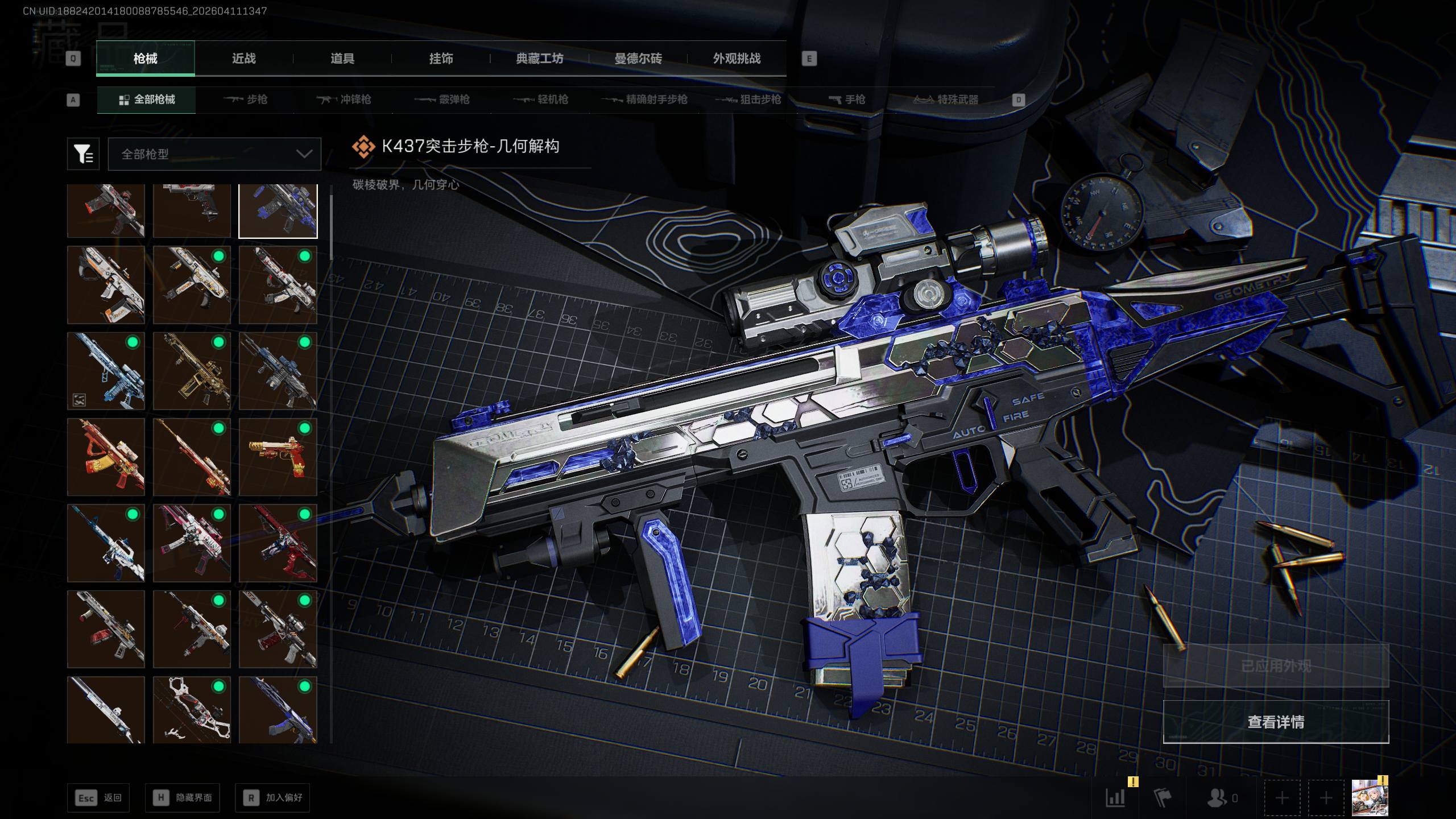Open the 道具 items tab
Image resolution: width=1456 pixels, height=819 pixels.
[x=342, y=59]
